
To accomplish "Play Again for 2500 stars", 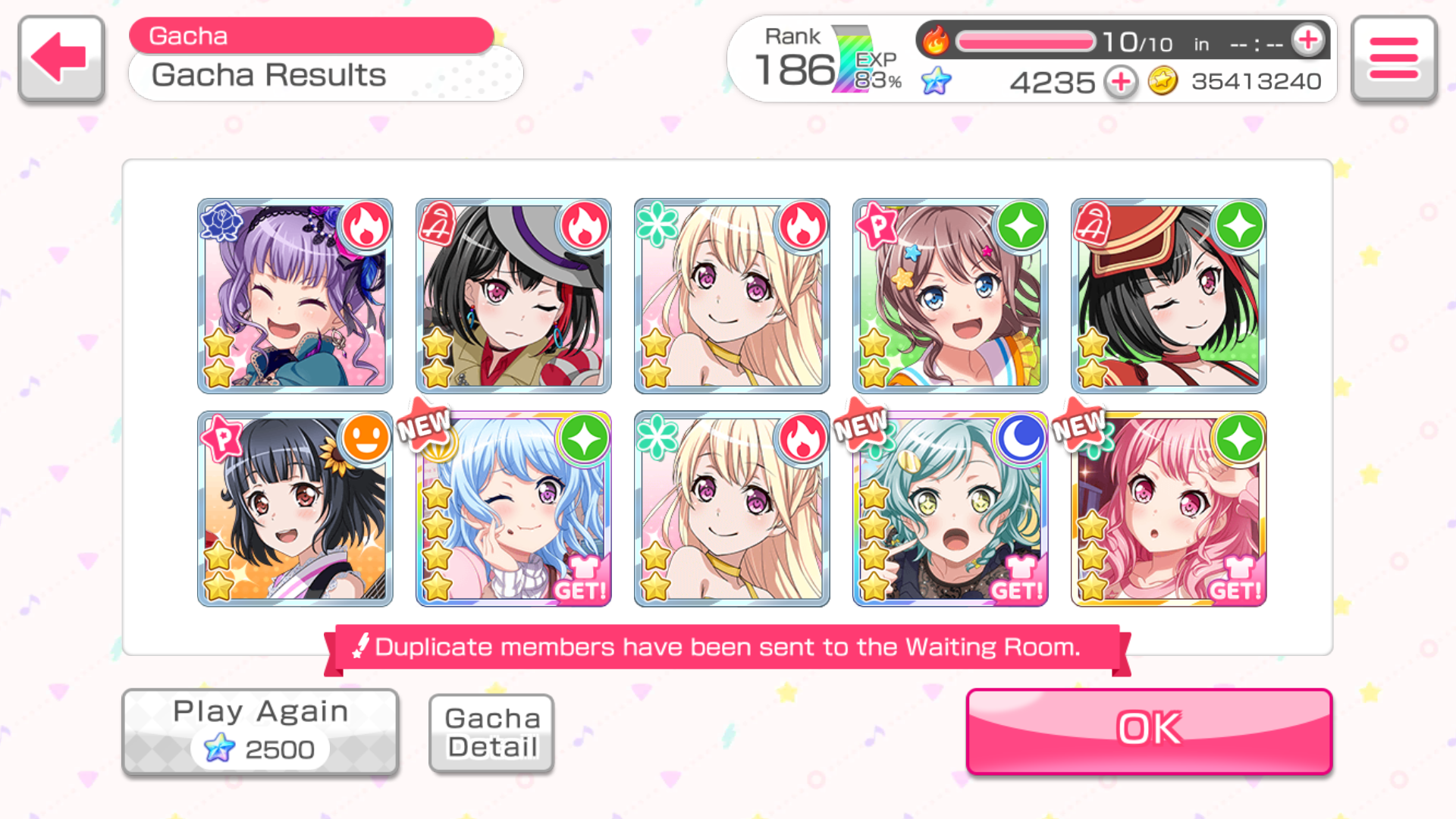I will tap(260, 732).
